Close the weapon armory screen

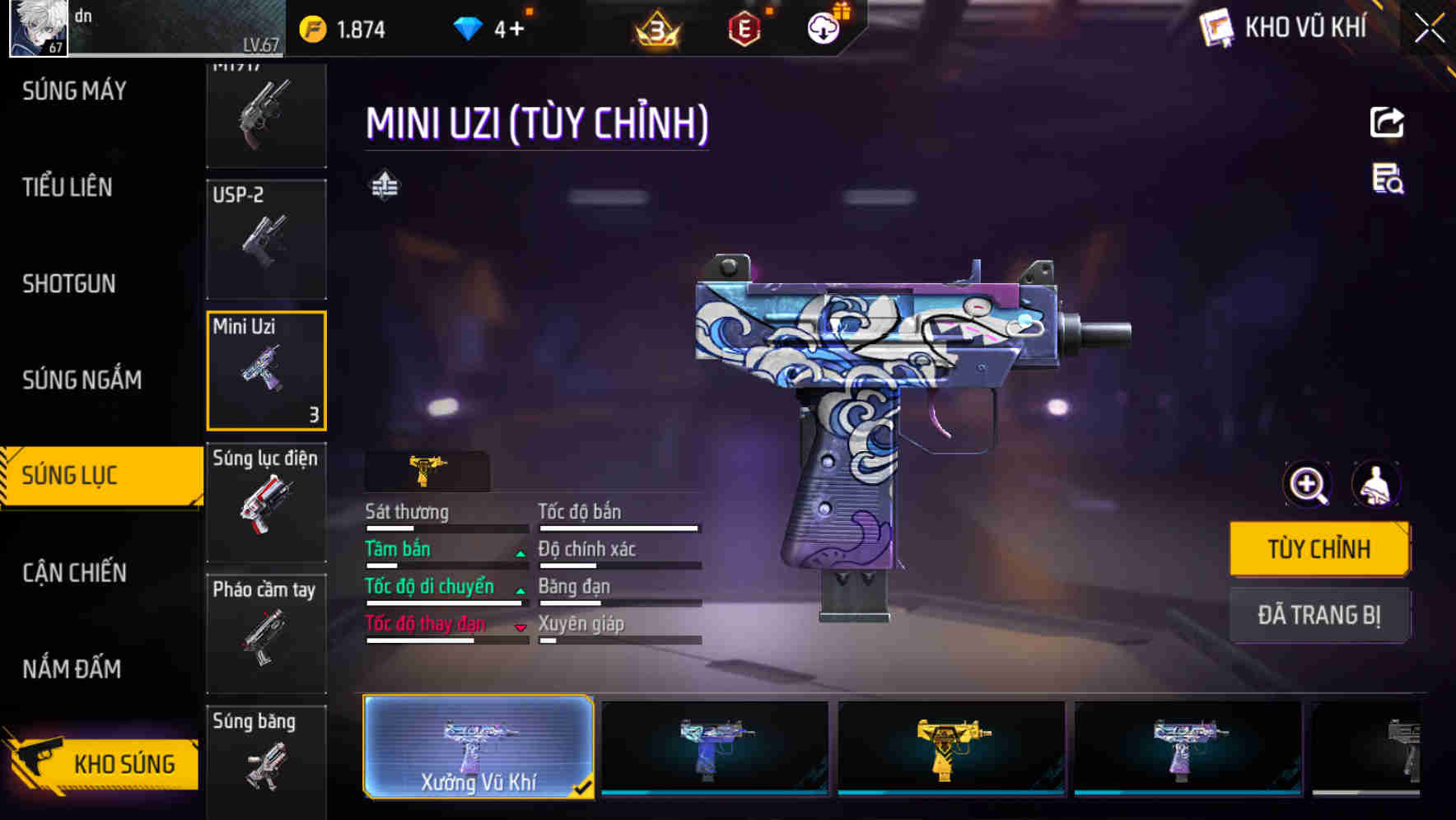pos(1429,29)
